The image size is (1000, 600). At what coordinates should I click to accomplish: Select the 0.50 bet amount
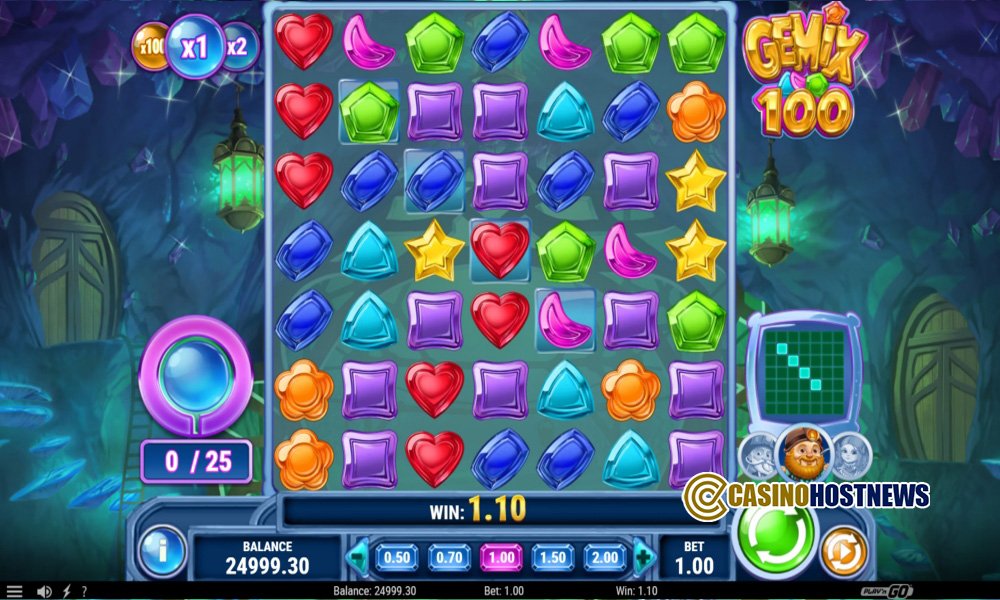pos(397,557)
